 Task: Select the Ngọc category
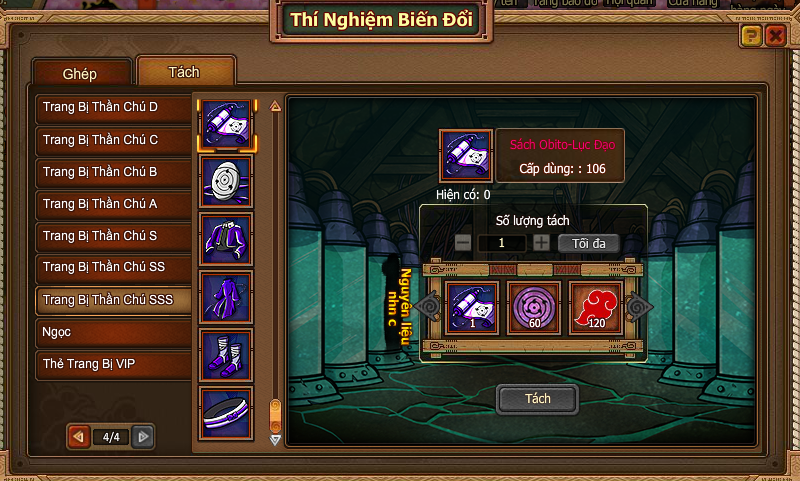coord(113,332)
